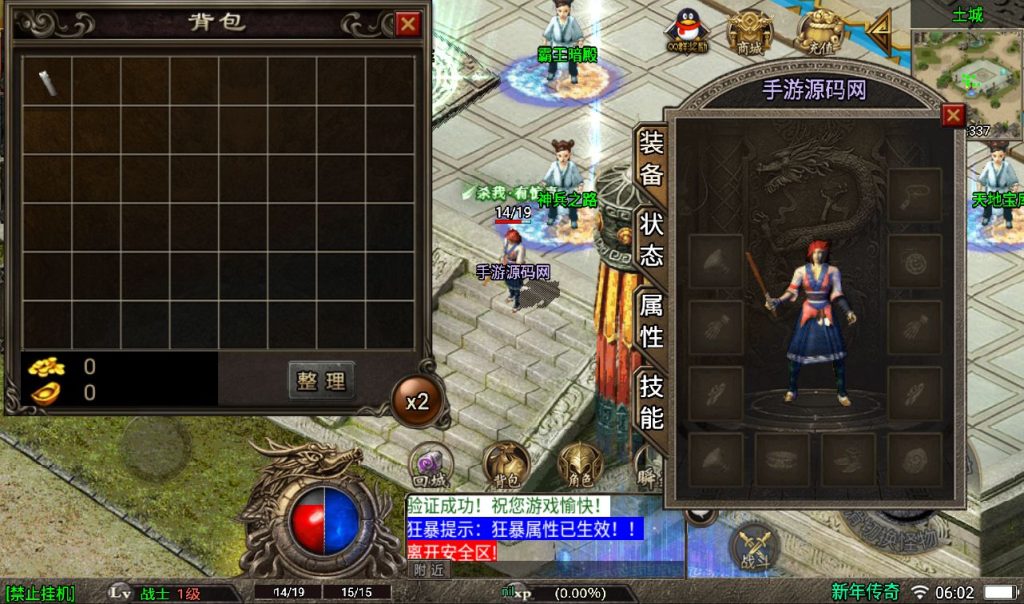Tap the 战斗 crossed-swords combat button
1024x604 pixels.
click(755, 548)
